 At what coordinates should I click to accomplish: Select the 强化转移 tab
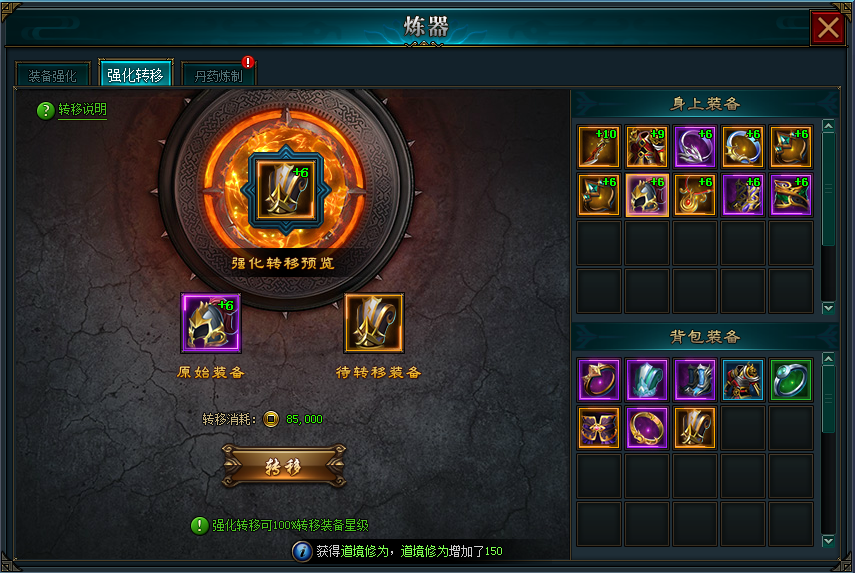135,75
